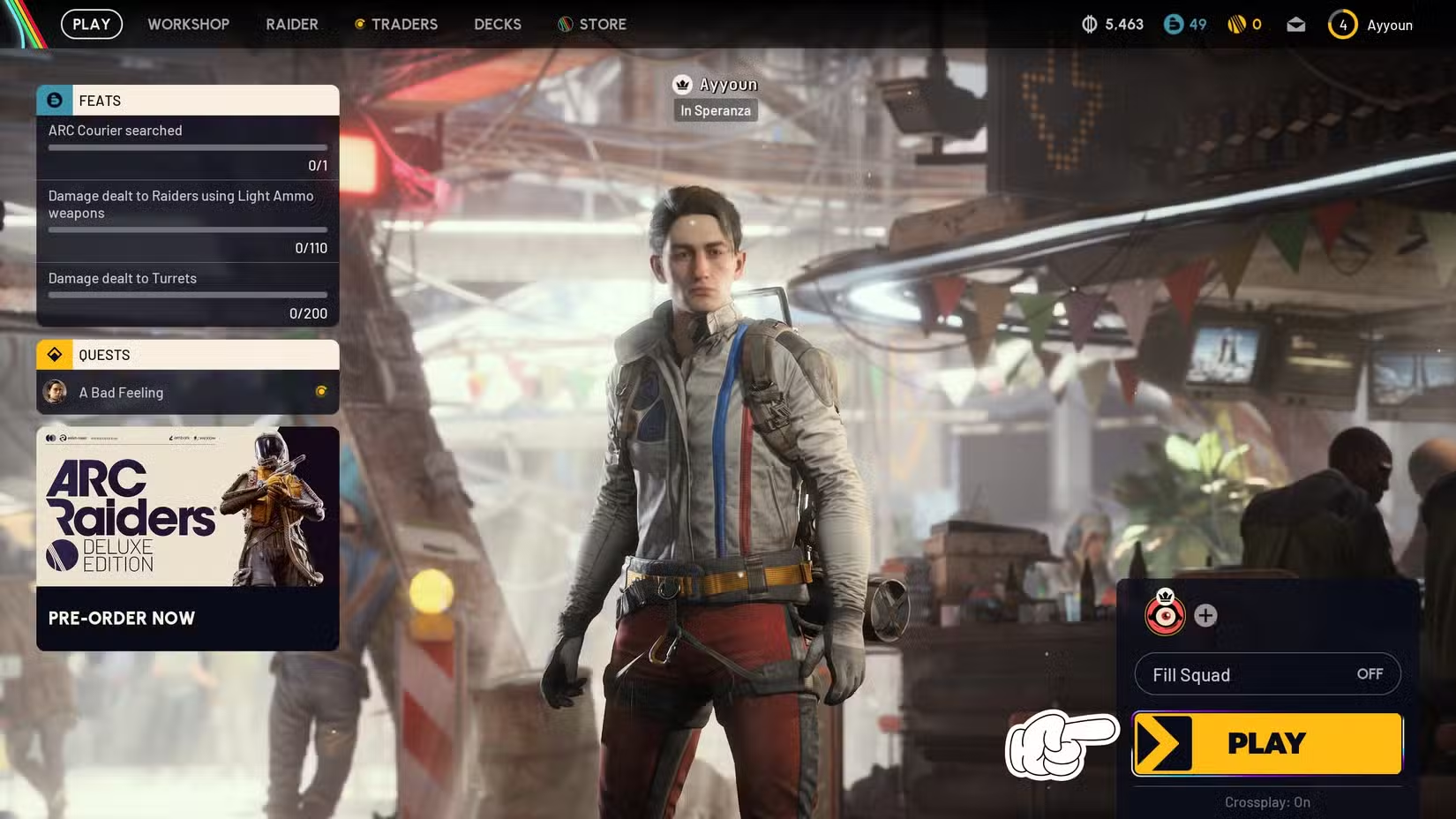Click the Feats panel token icon
Screen dimensions: 1456x819
click(54, 100)
